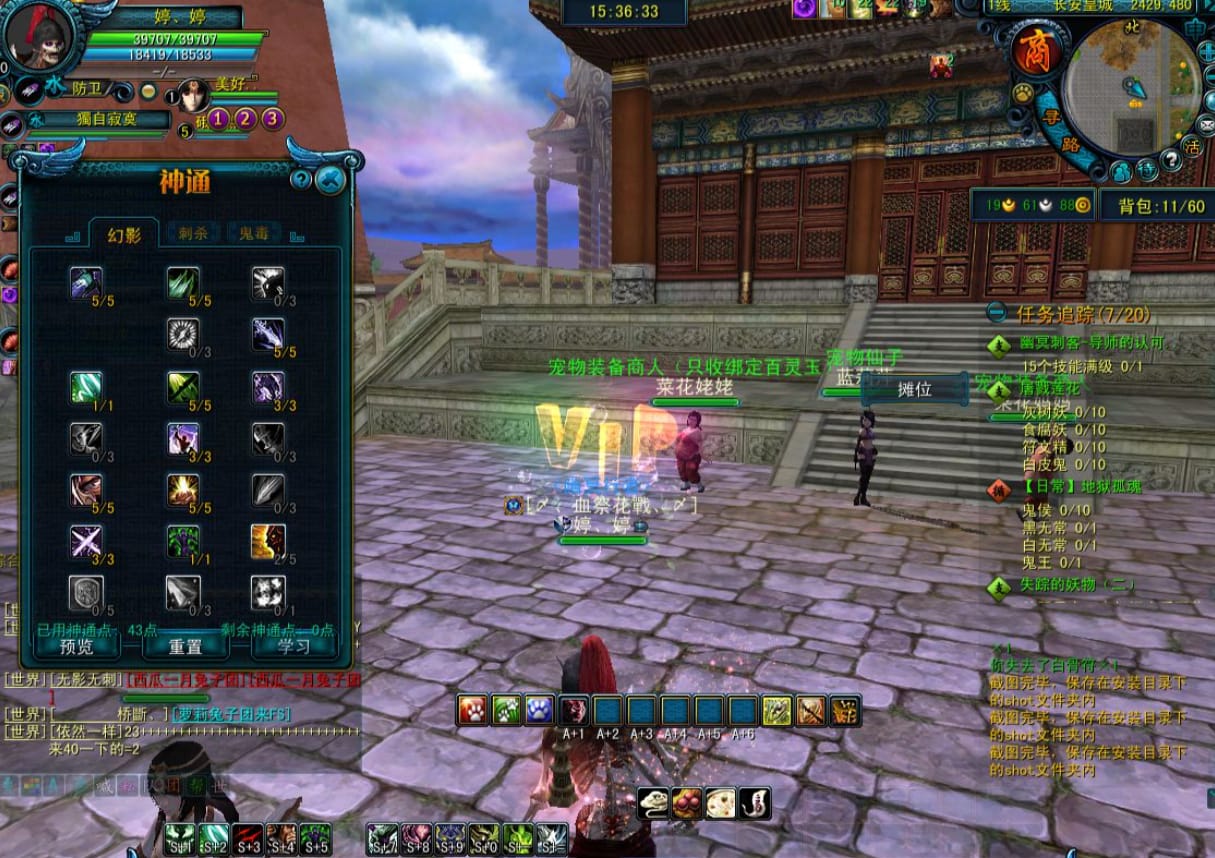Open the 神通 window help button
This screenshot has height=858, width=1215.
pyautogui.click(x=301, y=180)
